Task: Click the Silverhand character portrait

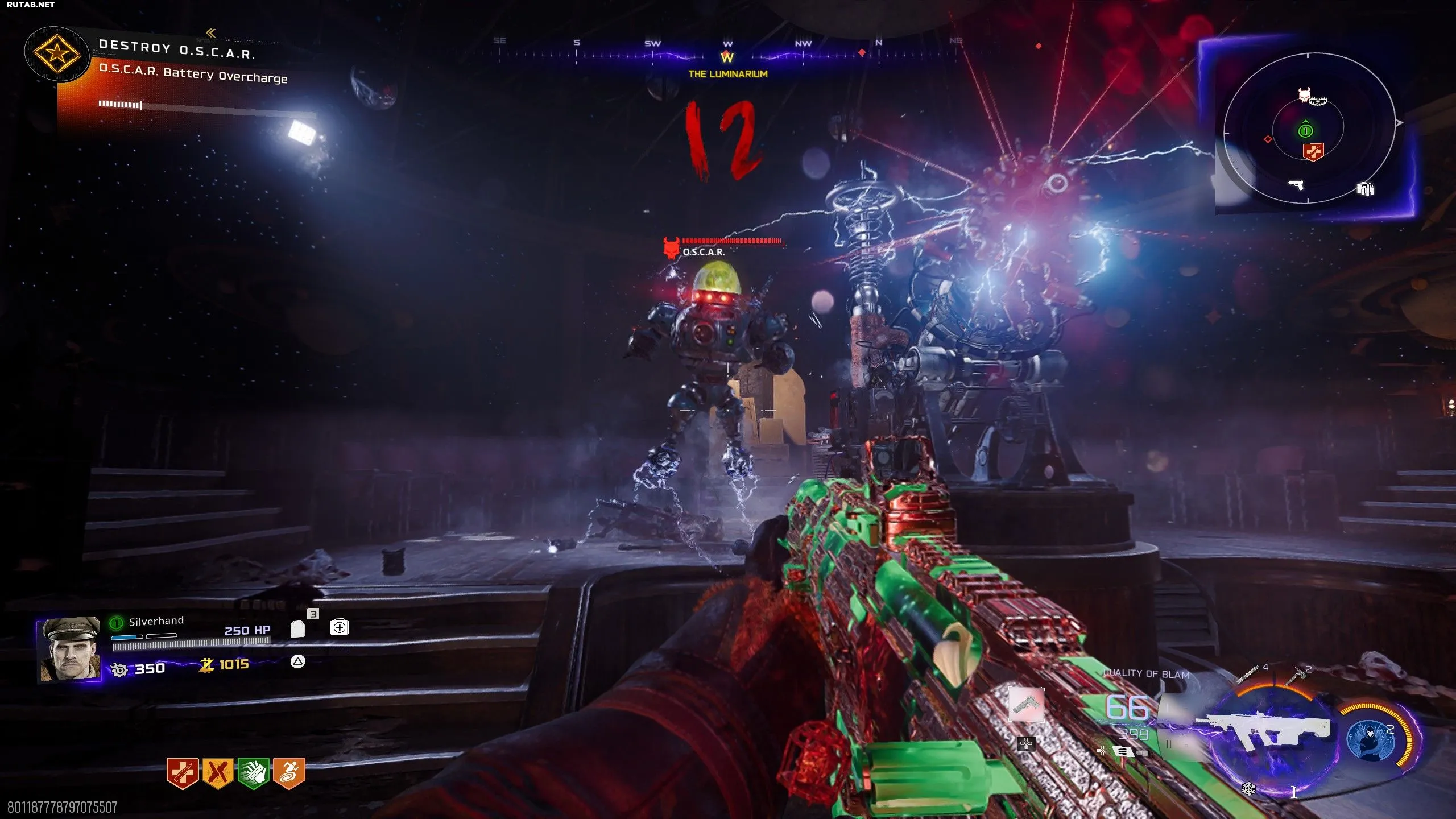Action: [x=69, y=648]
